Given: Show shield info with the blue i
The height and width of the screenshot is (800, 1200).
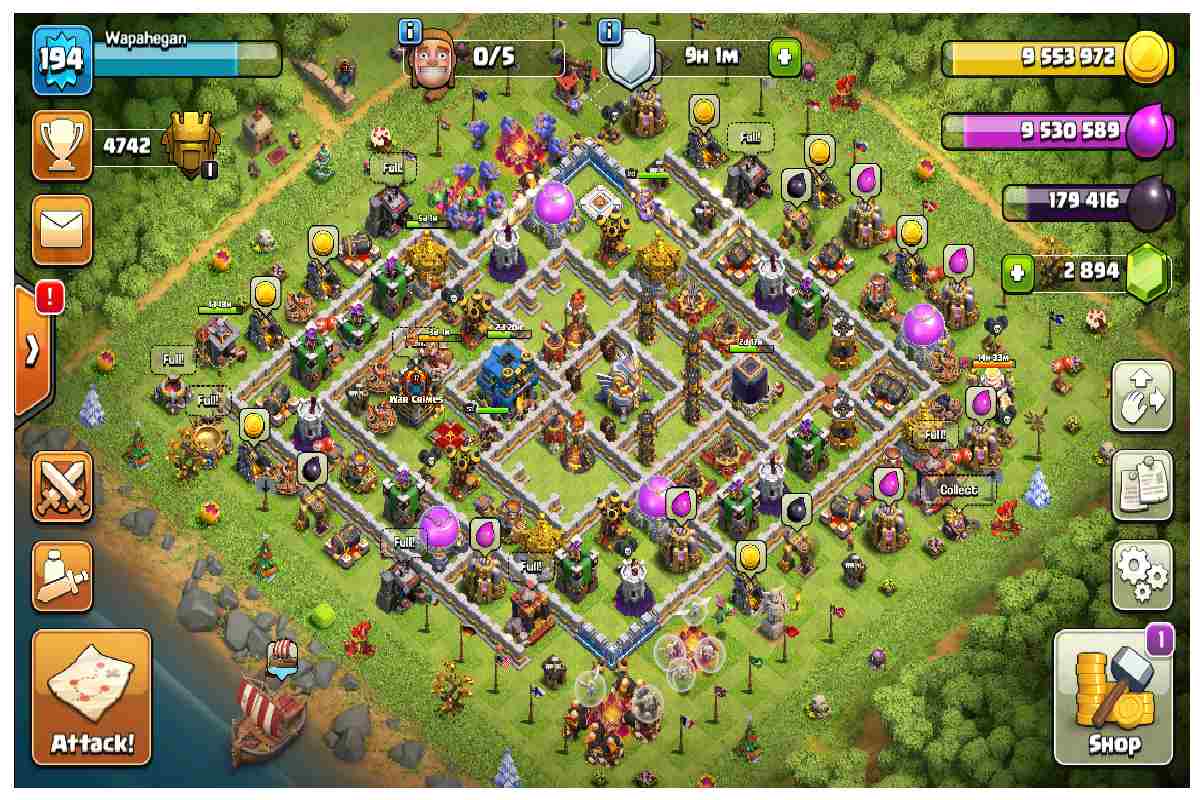Looking at the screenshot, I should pos(610,32).
